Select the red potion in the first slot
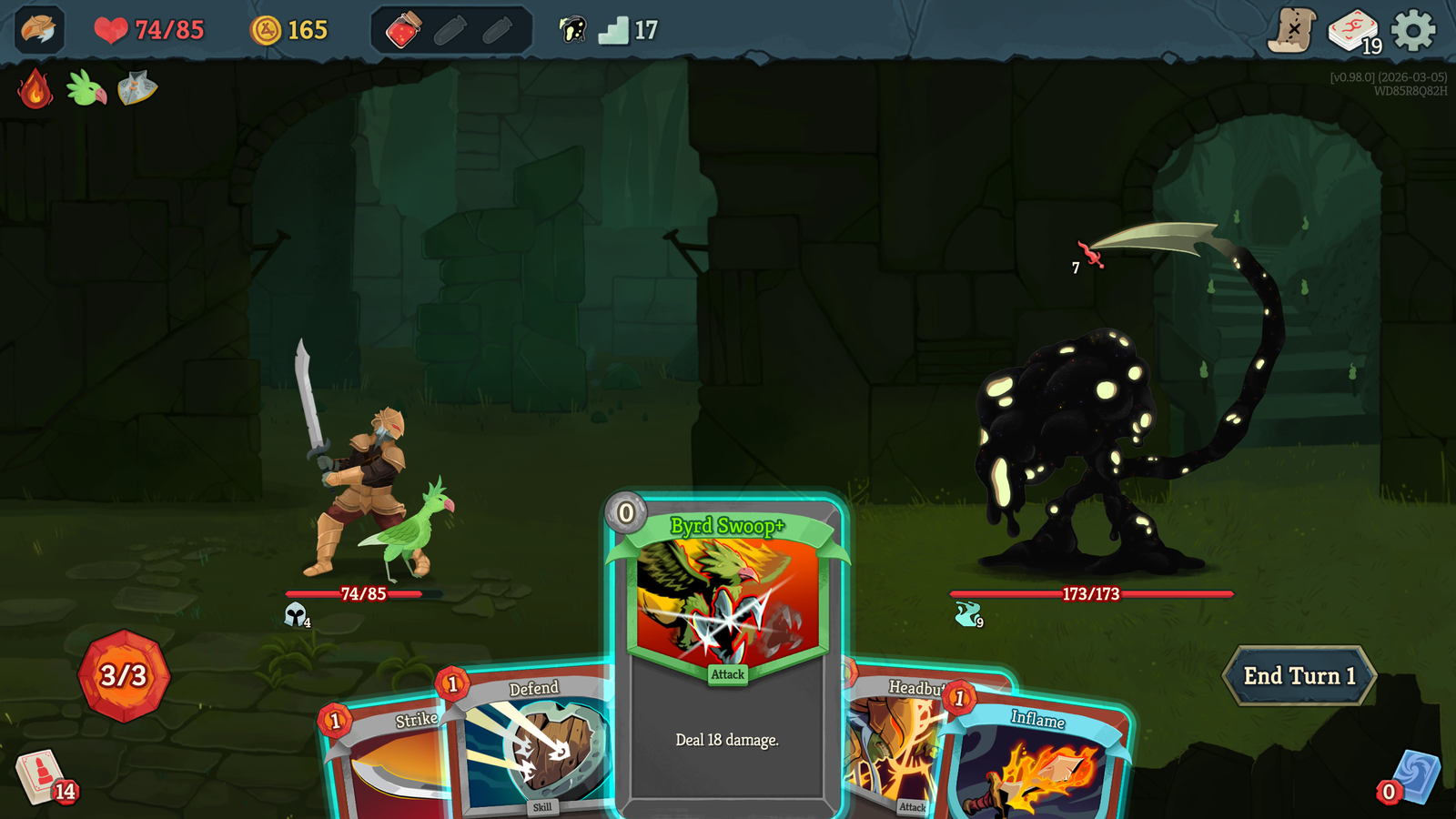The height and width of the screenshot is (819, 1456). (x=403, y=28)
